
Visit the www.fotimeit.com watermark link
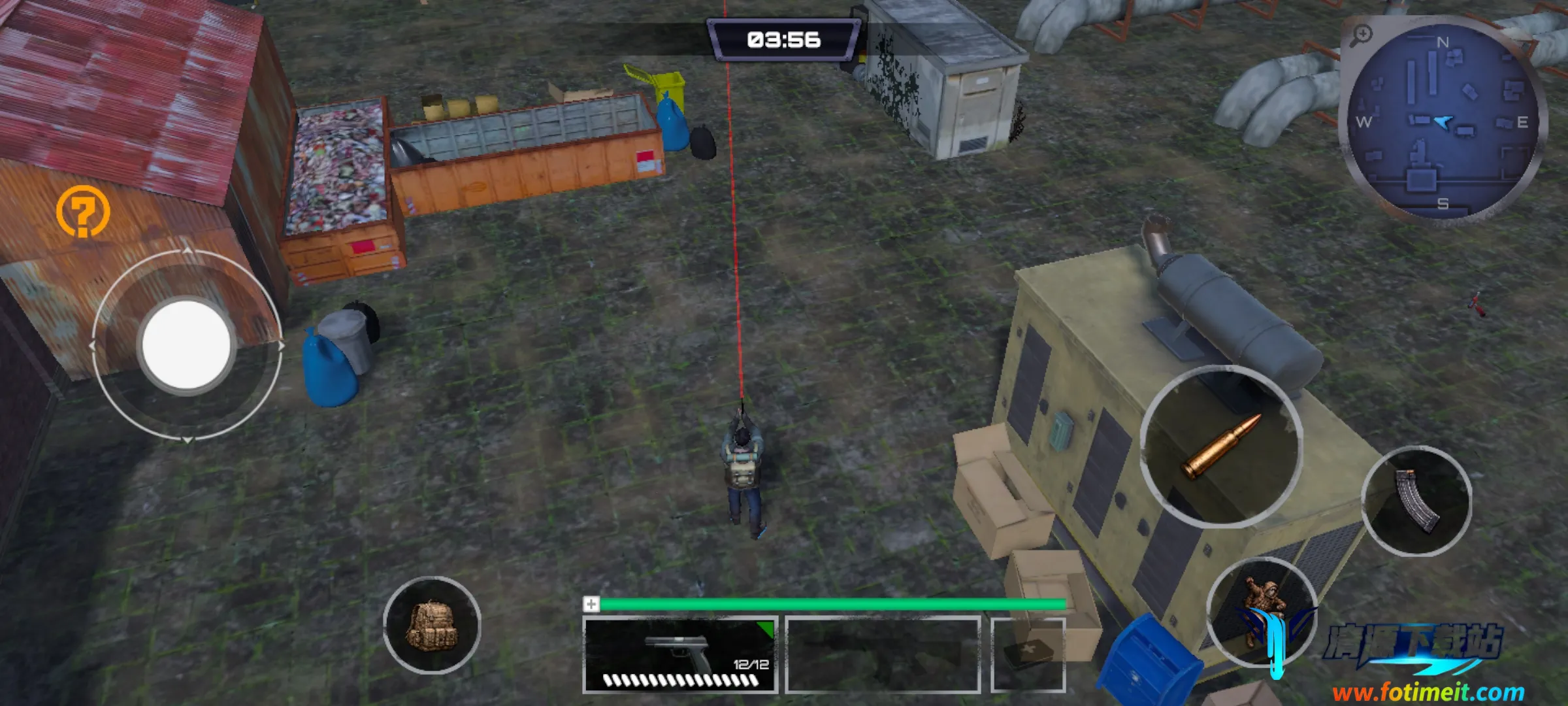click(x=1428, y=692)
